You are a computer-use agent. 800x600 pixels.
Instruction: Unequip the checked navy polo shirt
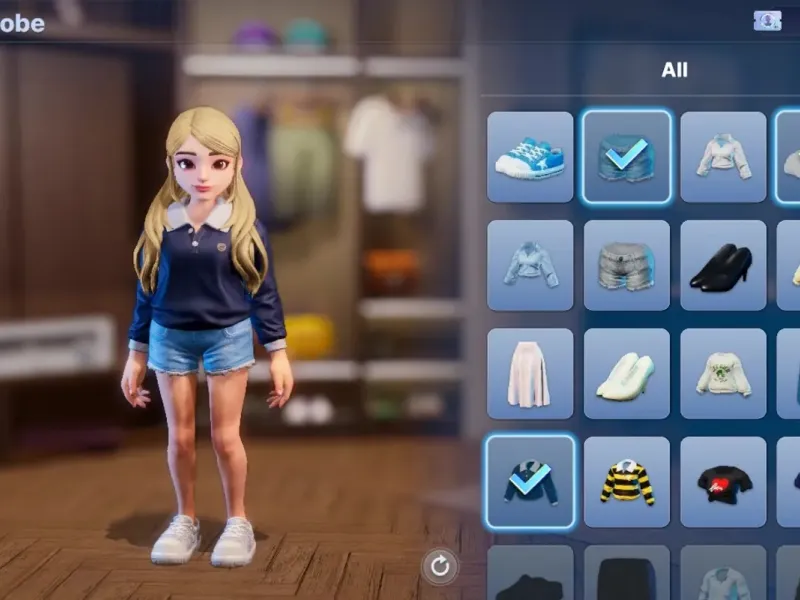point(530,481)
